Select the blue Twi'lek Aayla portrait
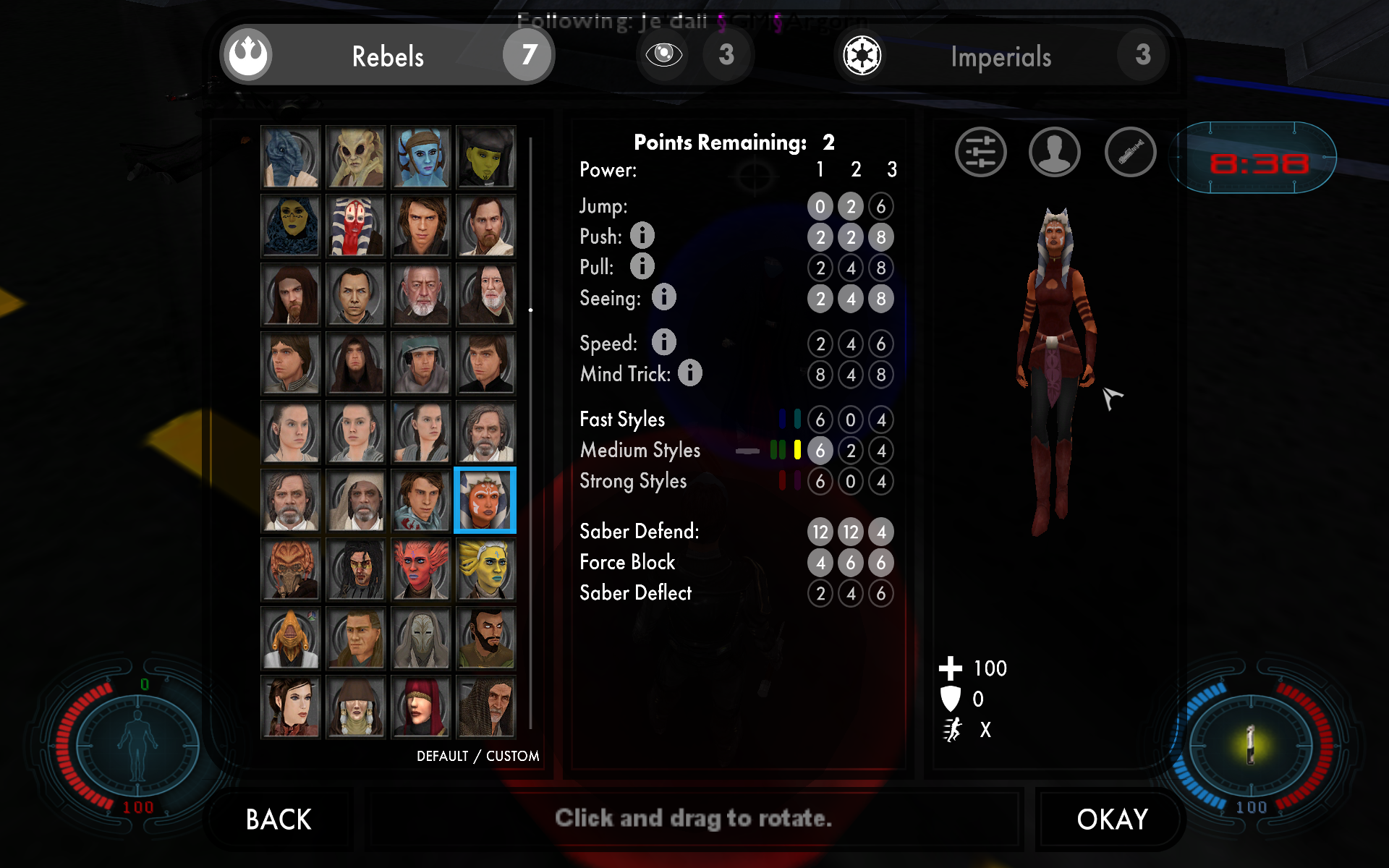 (420, 157)
